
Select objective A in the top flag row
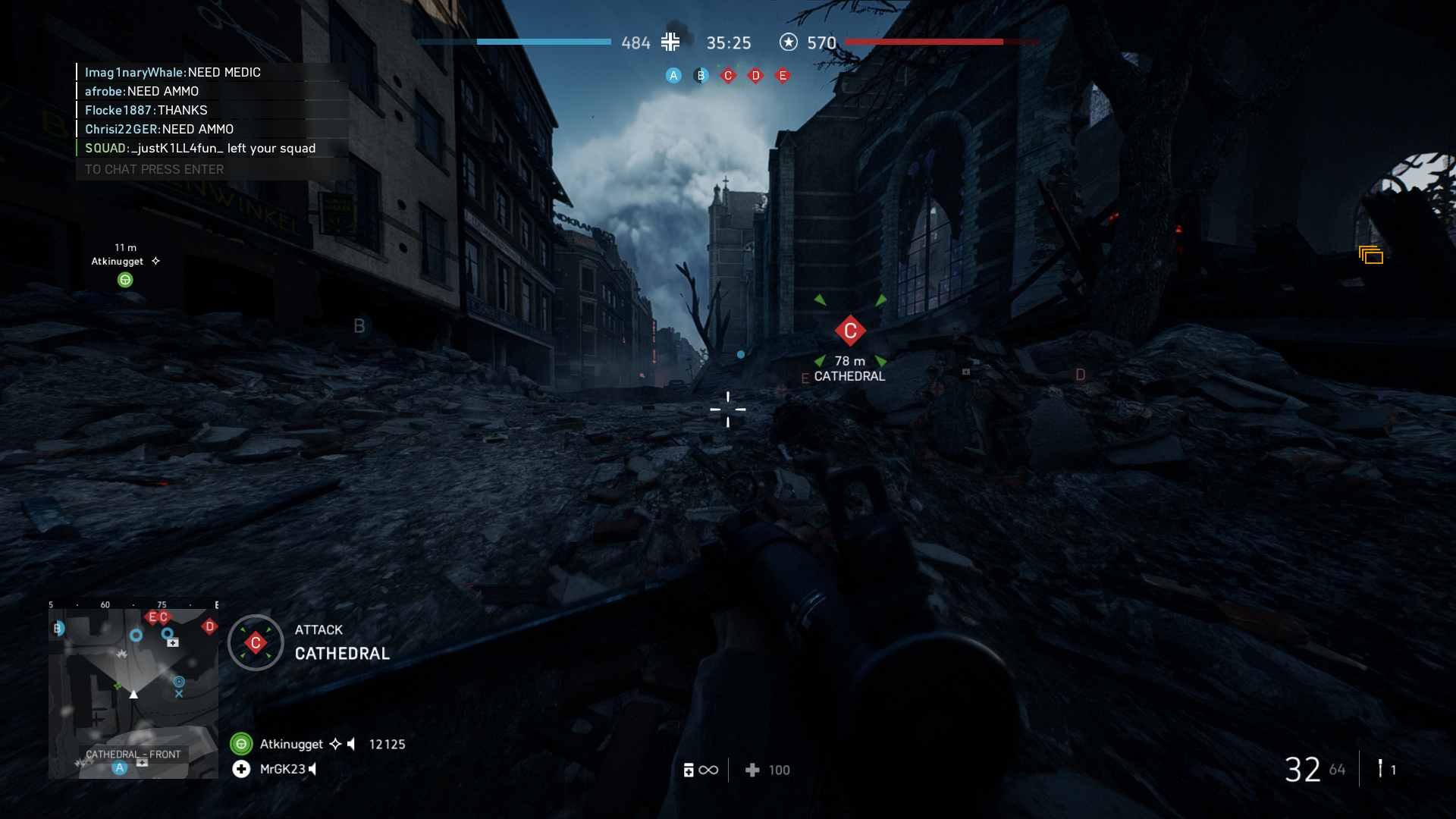point(673,75)
